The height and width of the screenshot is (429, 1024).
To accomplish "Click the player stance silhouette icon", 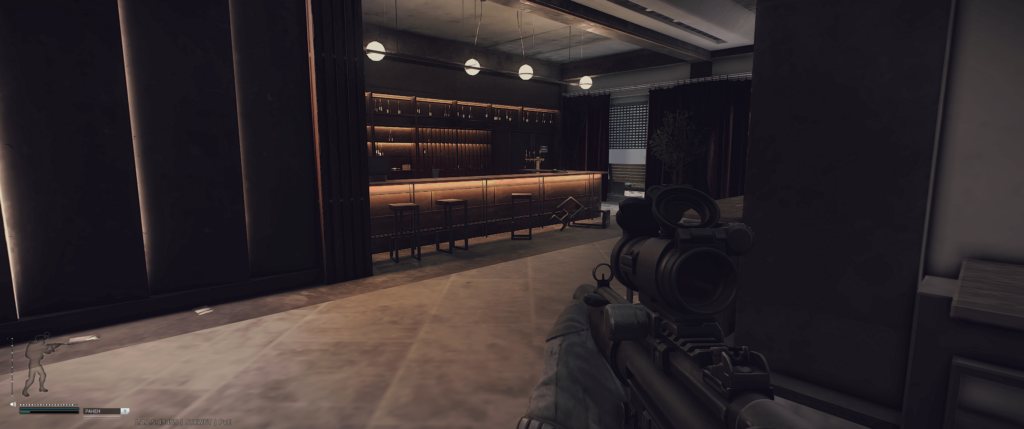I will [38, 366].
